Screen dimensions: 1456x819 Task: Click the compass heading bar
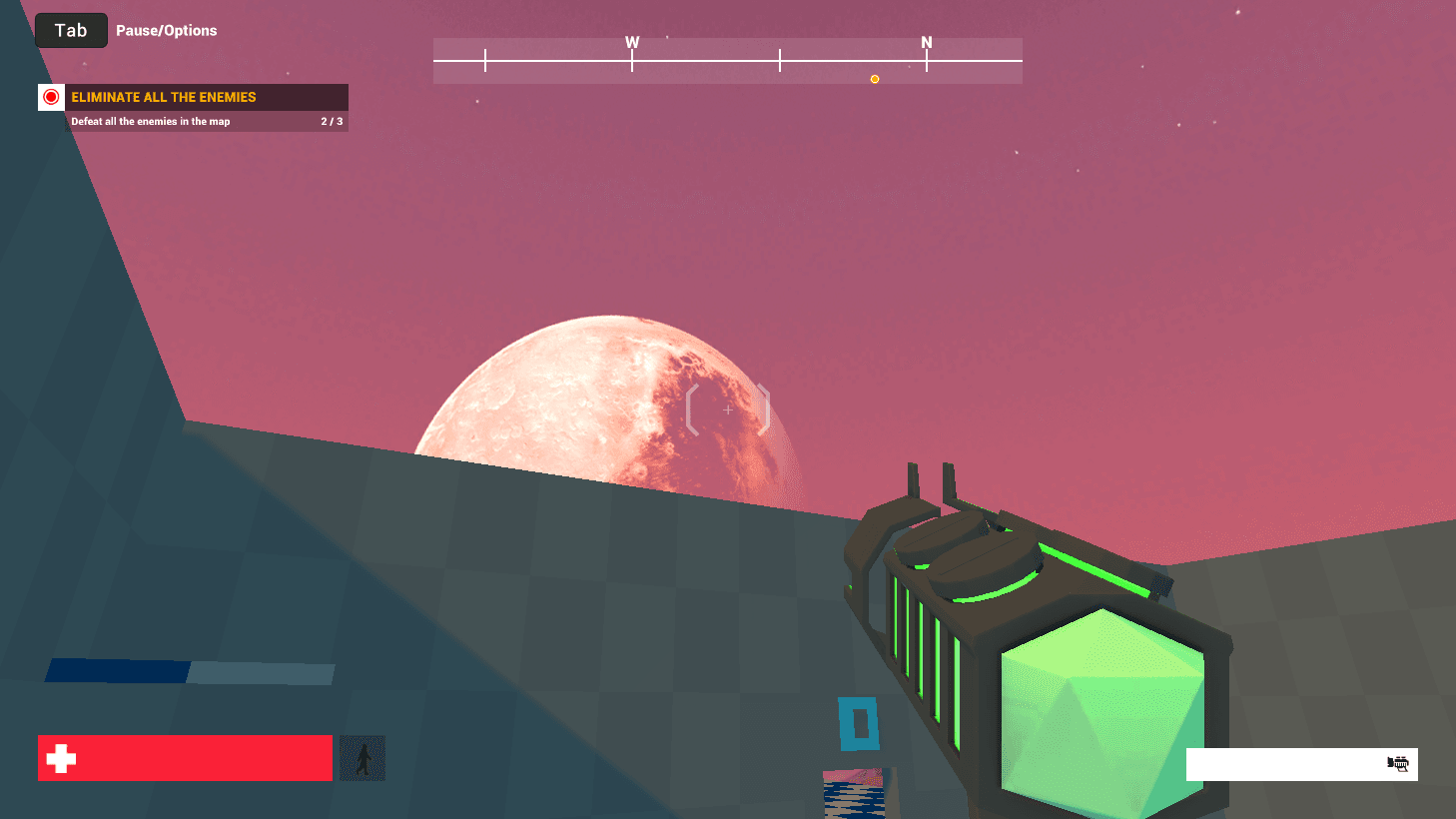coord(727,61)
